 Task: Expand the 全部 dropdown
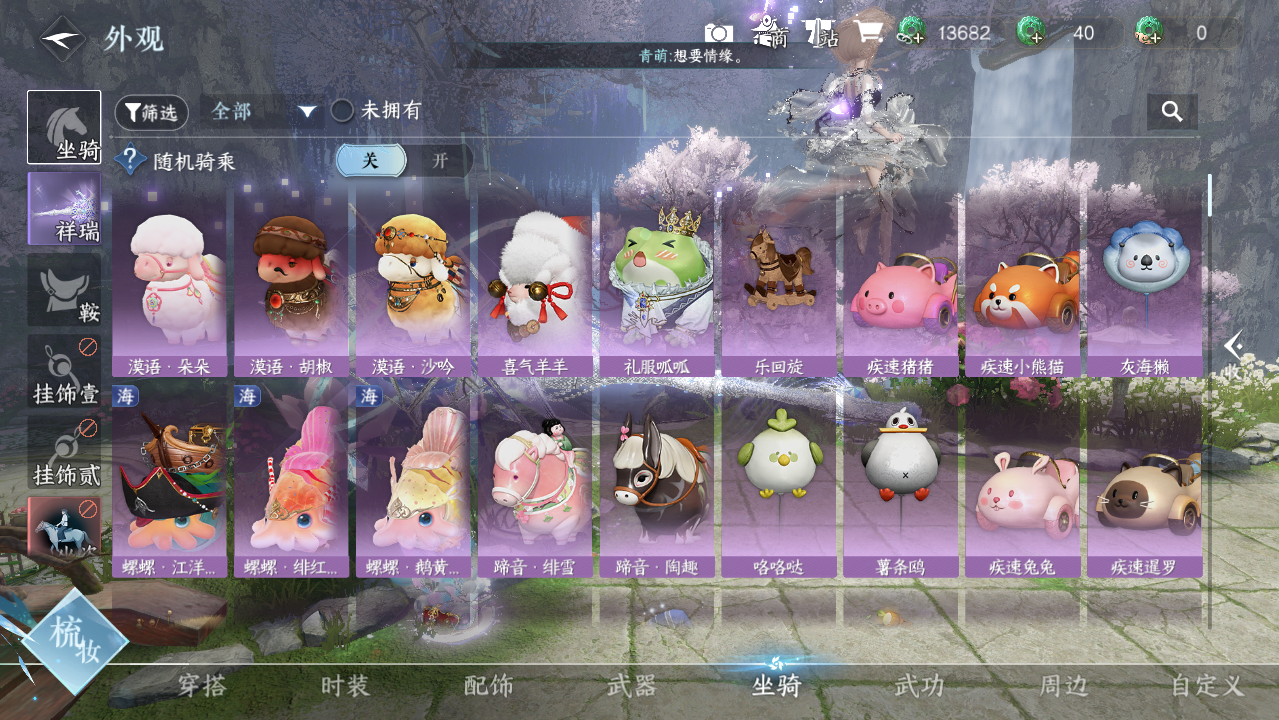pos(263,111)
